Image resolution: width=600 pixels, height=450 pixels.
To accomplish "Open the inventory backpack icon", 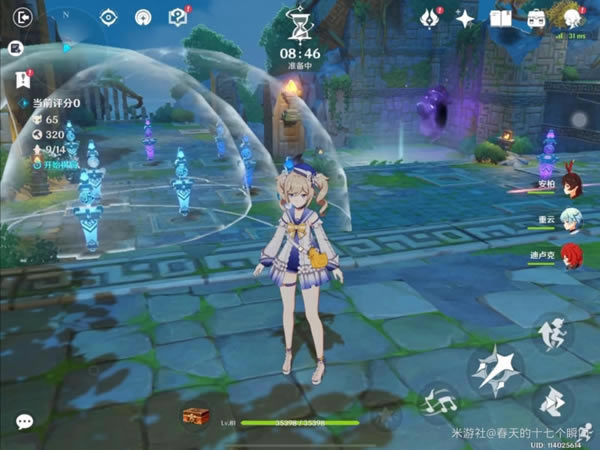I will pyautogui.click(x=536, y=17).
